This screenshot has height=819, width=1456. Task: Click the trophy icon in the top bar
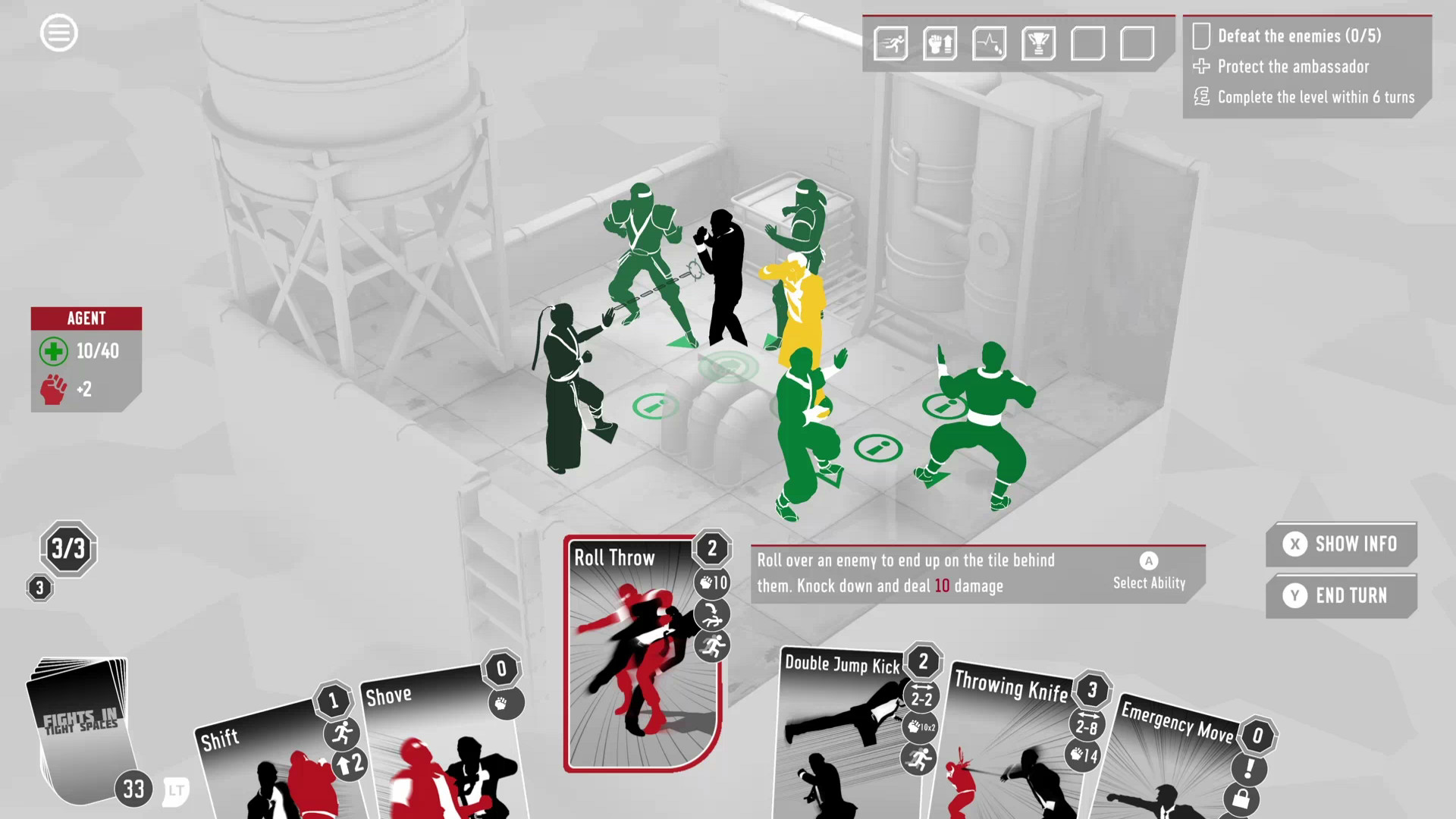pyautogui.click(x=1039, y=44)
